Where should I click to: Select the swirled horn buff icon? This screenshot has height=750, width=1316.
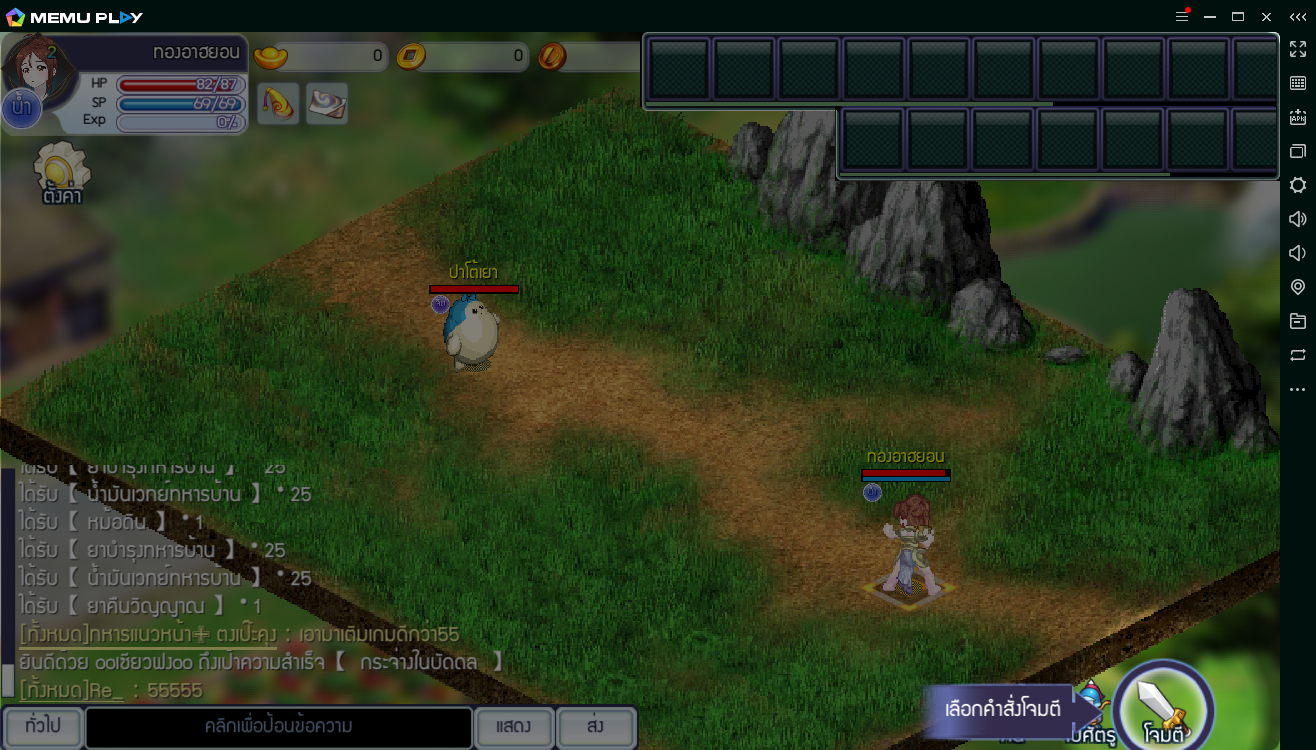point(278,104)
